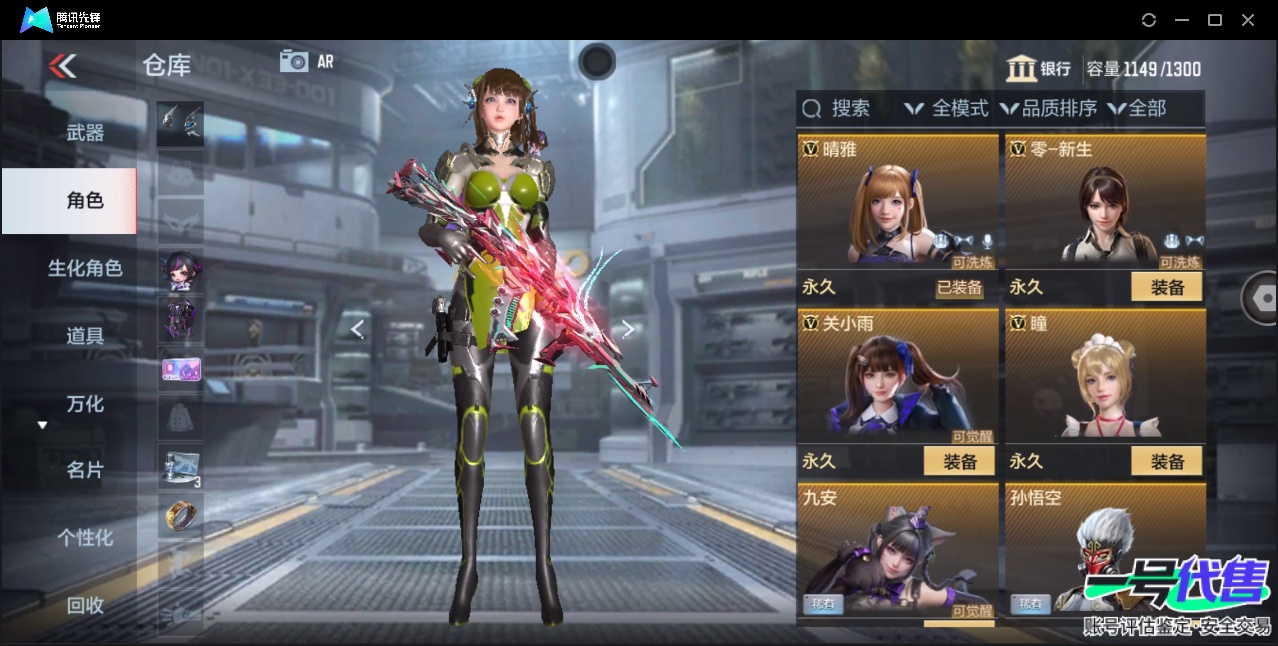Viewport: 1278px width, 646px height.
Task: Open the 生化角色 category tab
Action: (85, 268)
